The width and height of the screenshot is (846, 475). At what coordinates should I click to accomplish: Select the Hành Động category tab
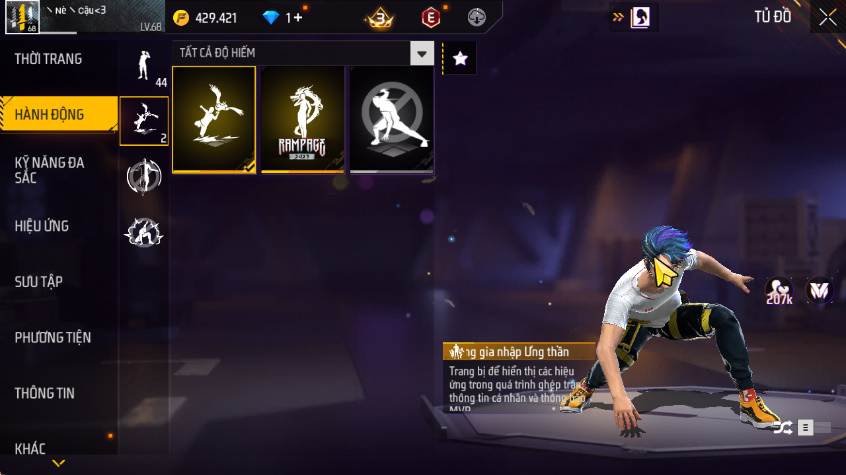(x=49, y=114)
